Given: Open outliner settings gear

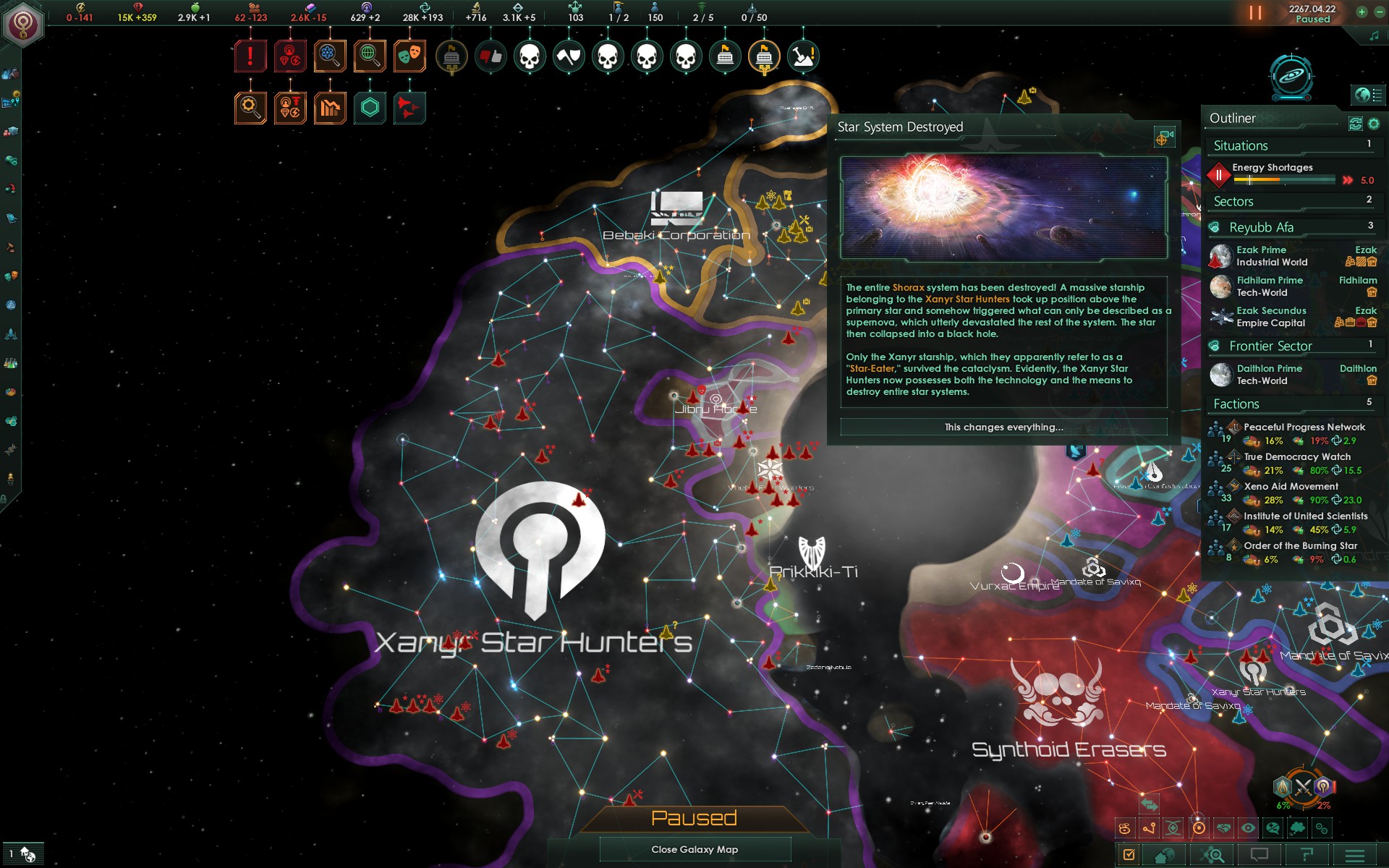Looking at the screenshot, I should 1374,124.
